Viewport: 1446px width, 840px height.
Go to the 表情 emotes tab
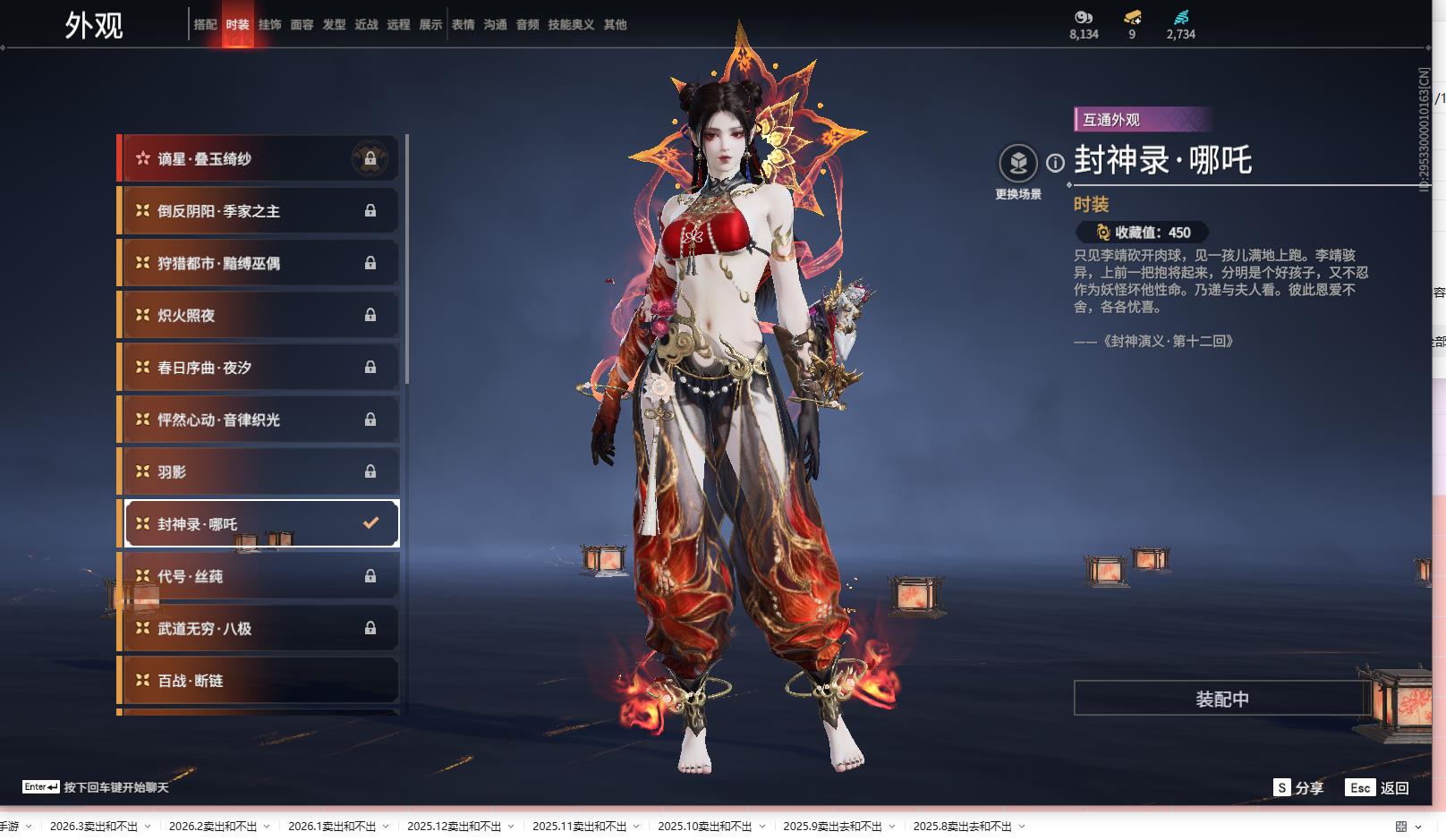click(463, 25)
